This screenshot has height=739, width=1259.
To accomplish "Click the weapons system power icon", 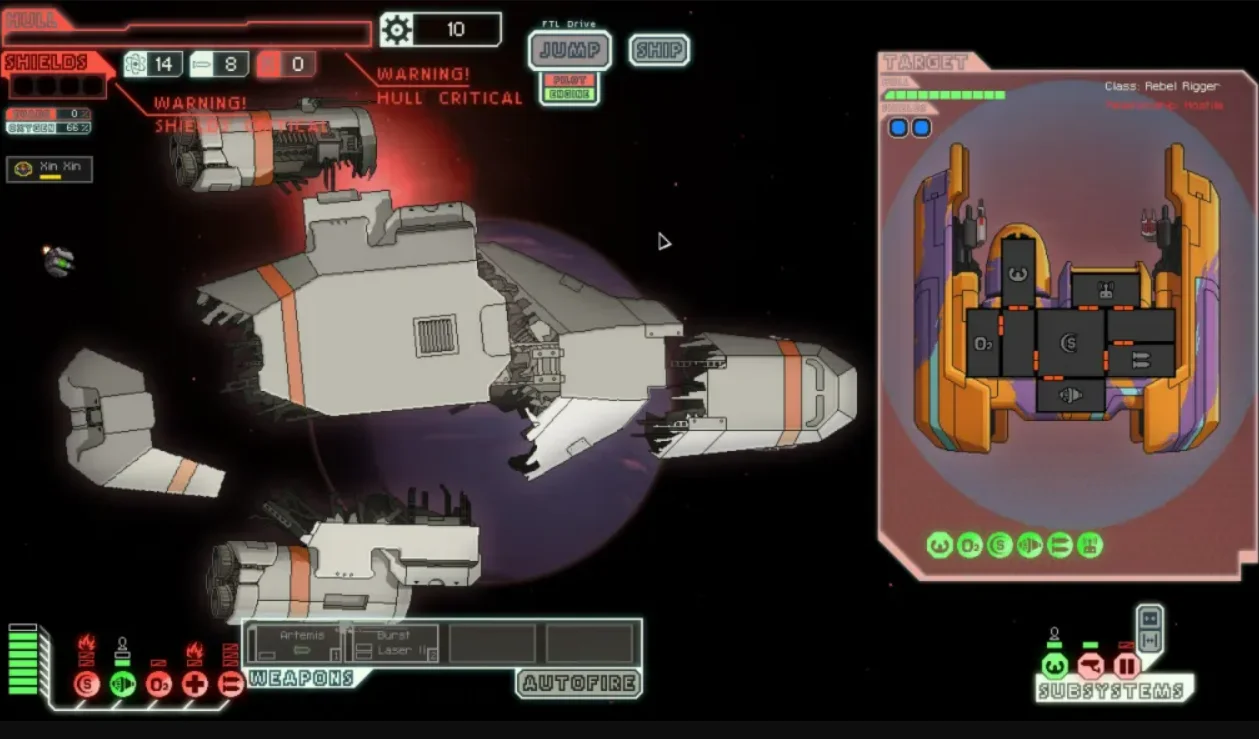I will click(231, 684).
